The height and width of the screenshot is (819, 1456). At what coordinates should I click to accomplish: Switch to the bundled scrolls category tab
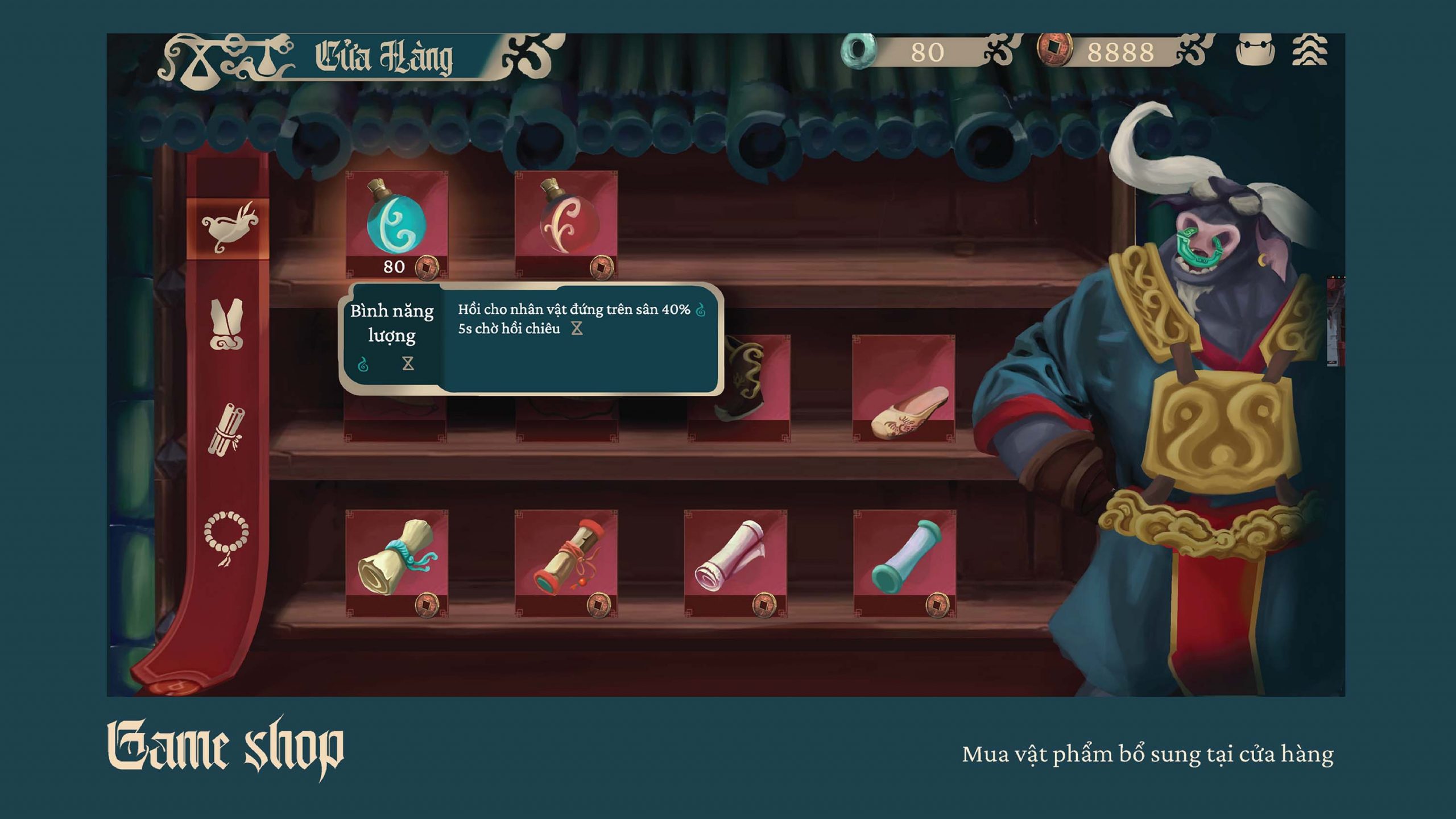(x=227, y=430)
